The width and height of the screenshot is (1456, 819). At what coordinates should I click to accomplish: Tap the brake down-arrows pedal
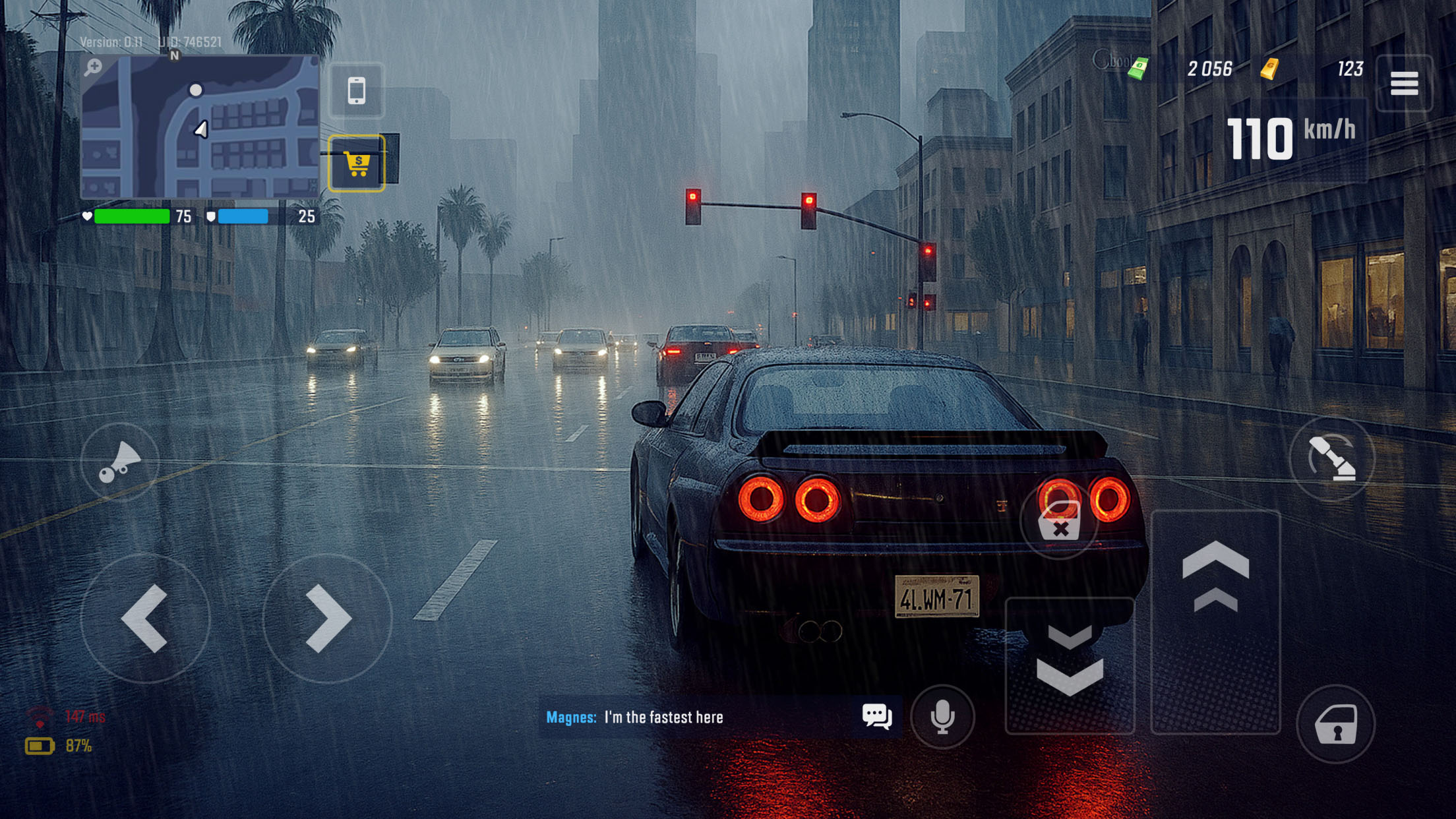(1070, 665)
